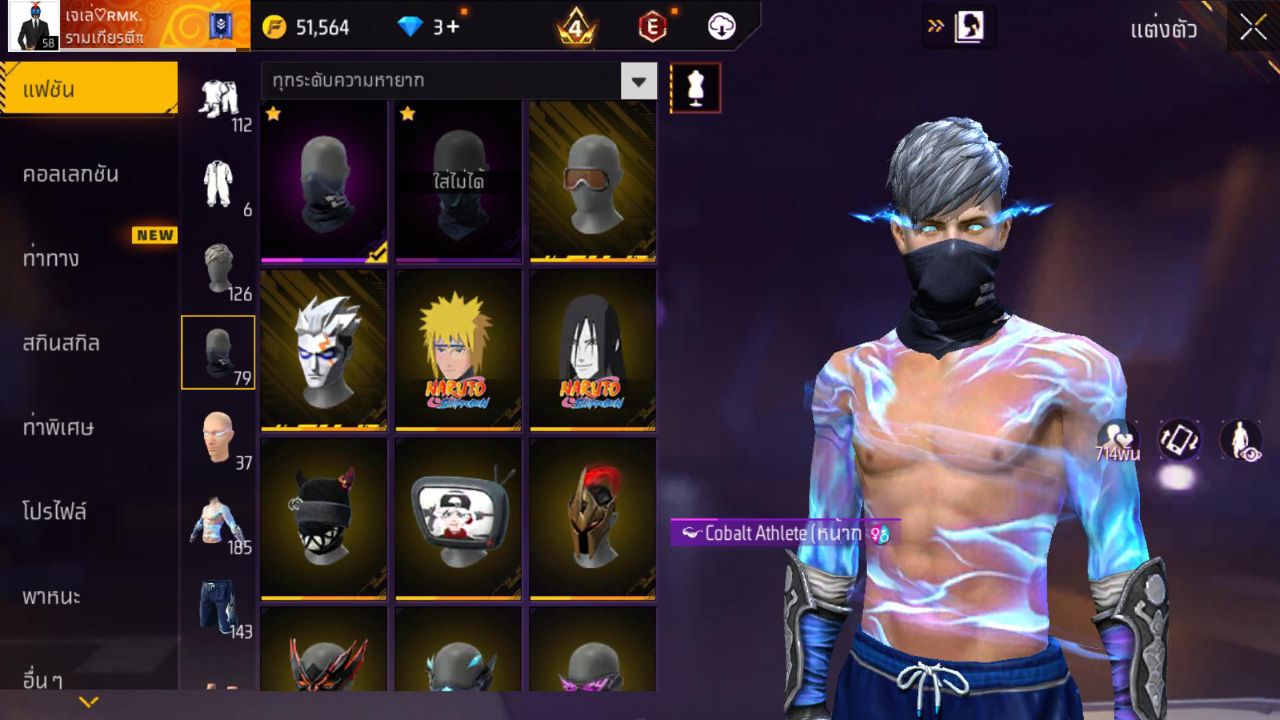The height and width of the screenshot is (720, 1280).
Task: Choose the hair category with 126 items
Action: [219, 270]
